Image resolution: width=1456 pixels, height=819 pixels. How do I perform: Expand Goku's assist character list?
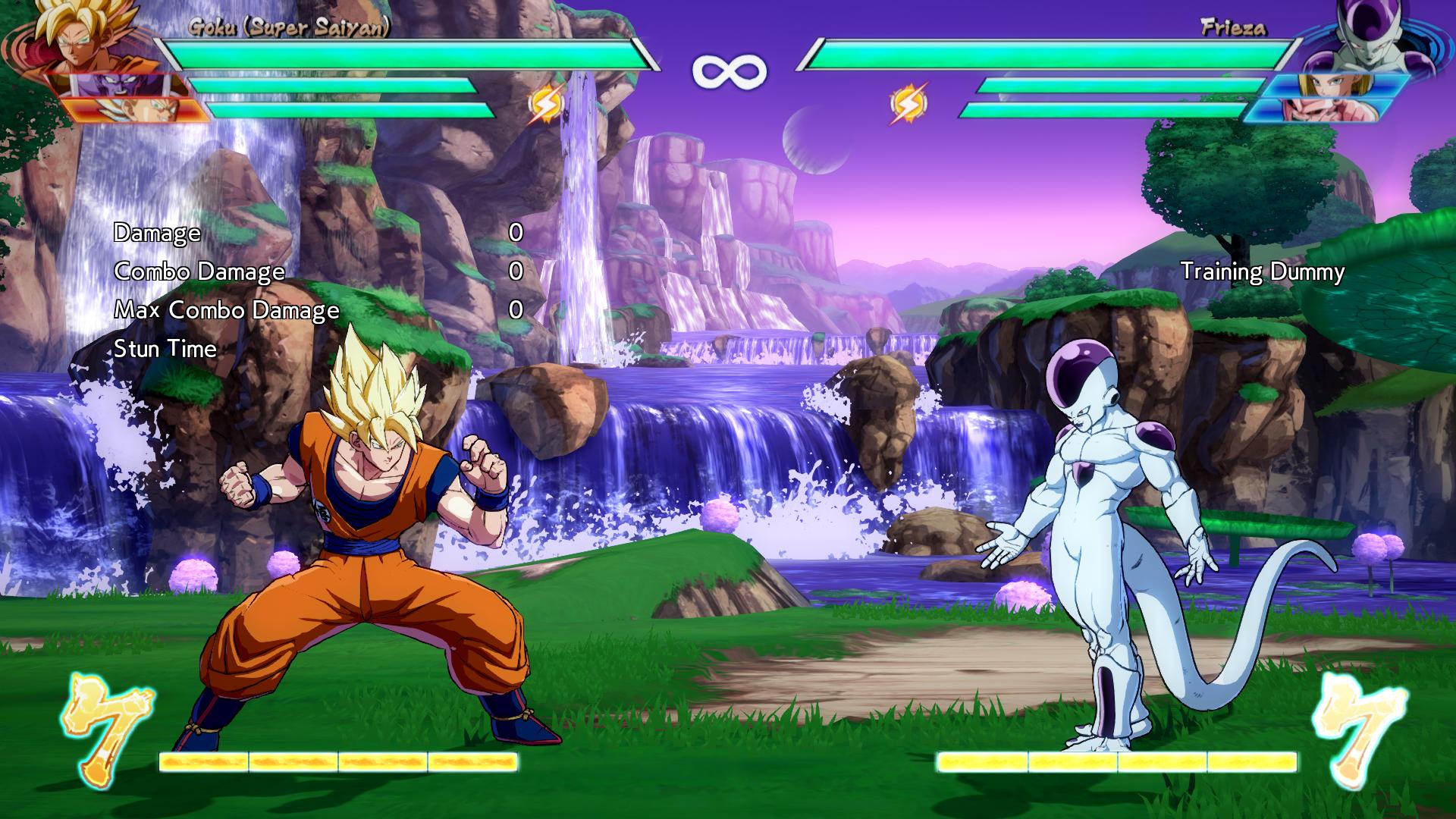tap(121, 99)
